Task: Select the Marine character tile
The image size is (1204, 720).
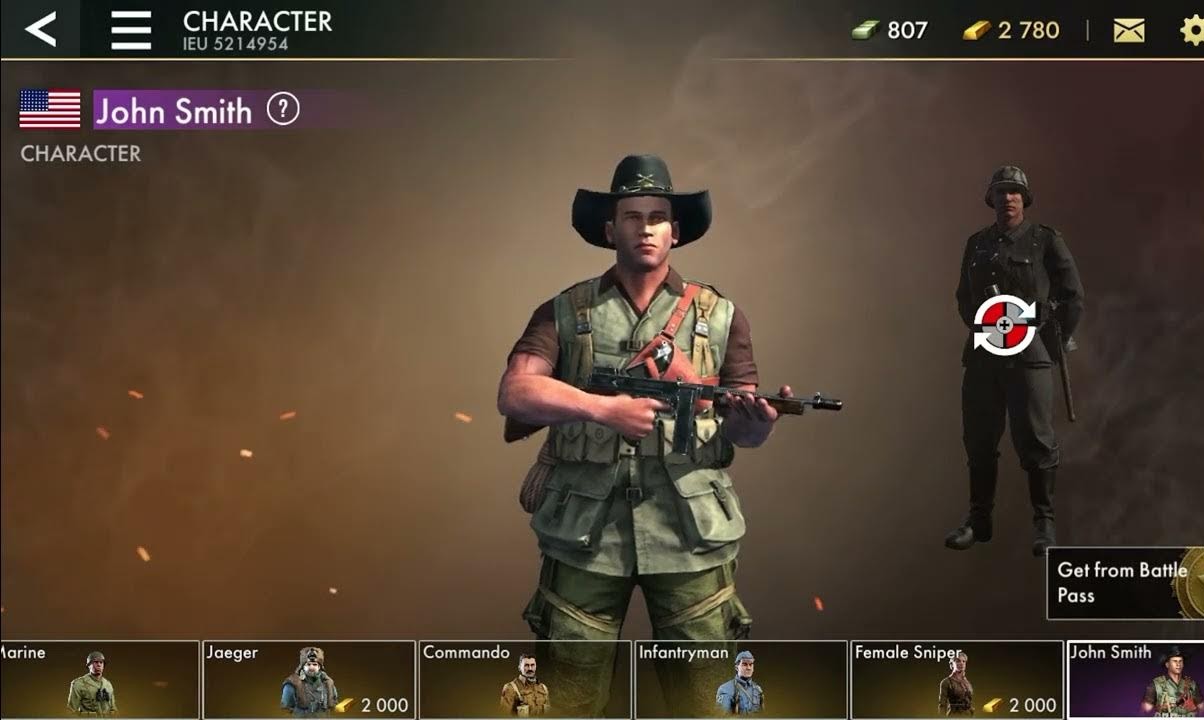Action: pyautogui.click(x=98, y=679)
